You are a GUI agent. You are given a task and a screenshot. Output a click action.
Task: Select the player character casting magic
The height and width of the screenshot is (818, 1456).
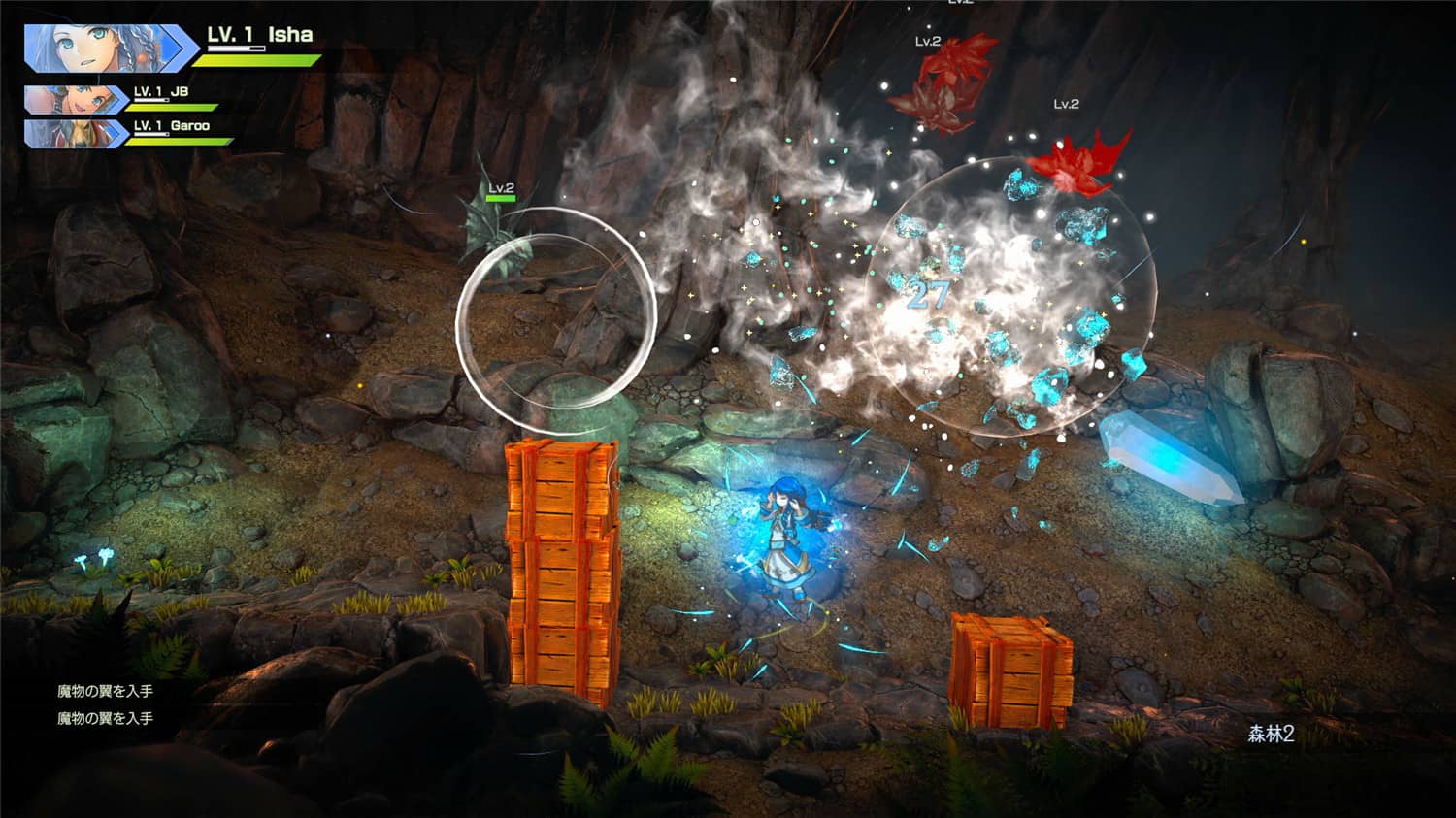click(784, 534)
